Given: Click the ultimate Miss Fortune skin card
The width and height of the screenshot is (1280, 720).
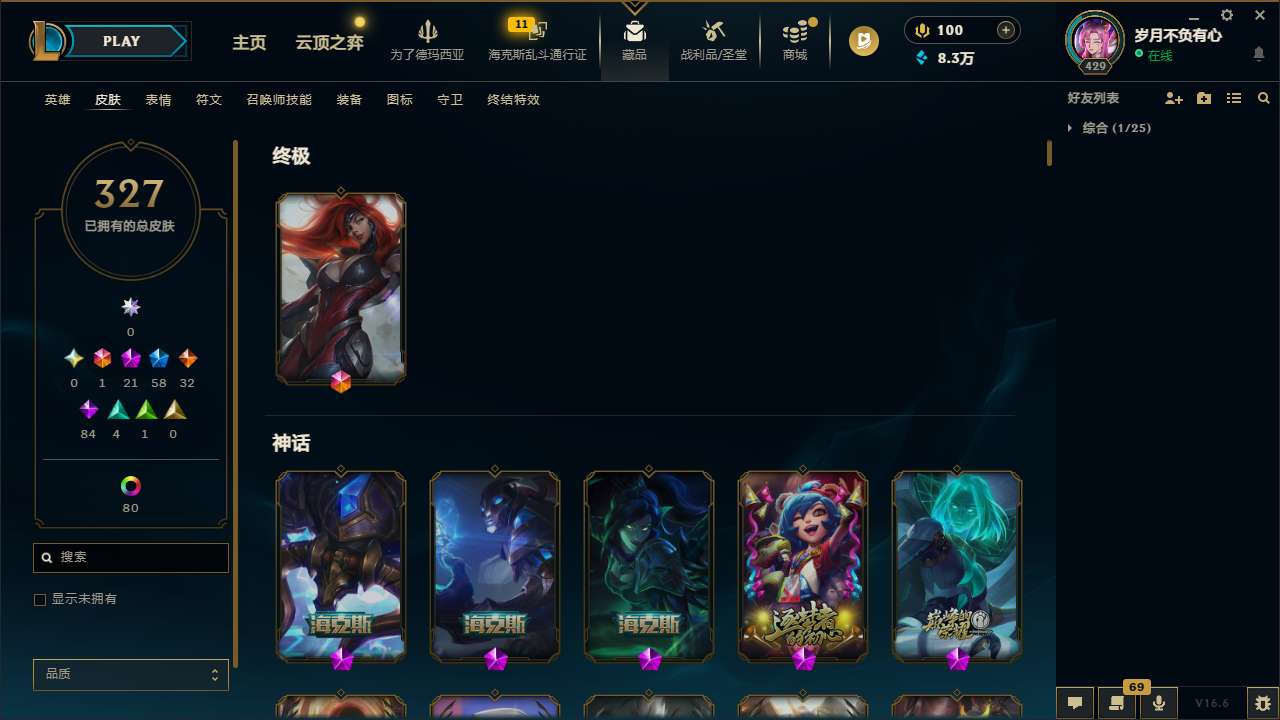Looking at the screenshot, I should click(341, 288).
